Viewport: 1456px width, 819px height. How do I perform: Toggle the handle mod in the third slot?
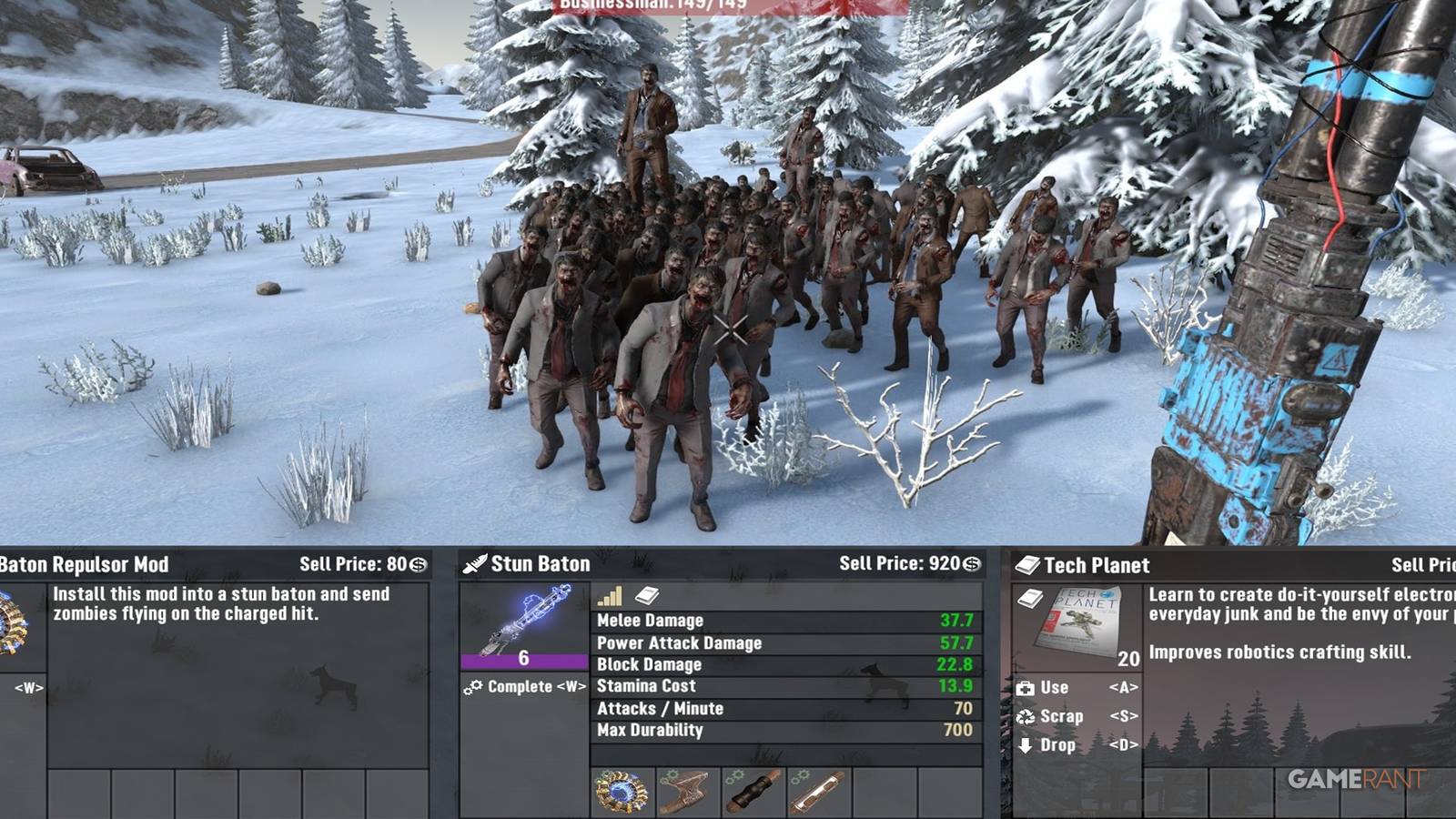(x=752, y=792)
